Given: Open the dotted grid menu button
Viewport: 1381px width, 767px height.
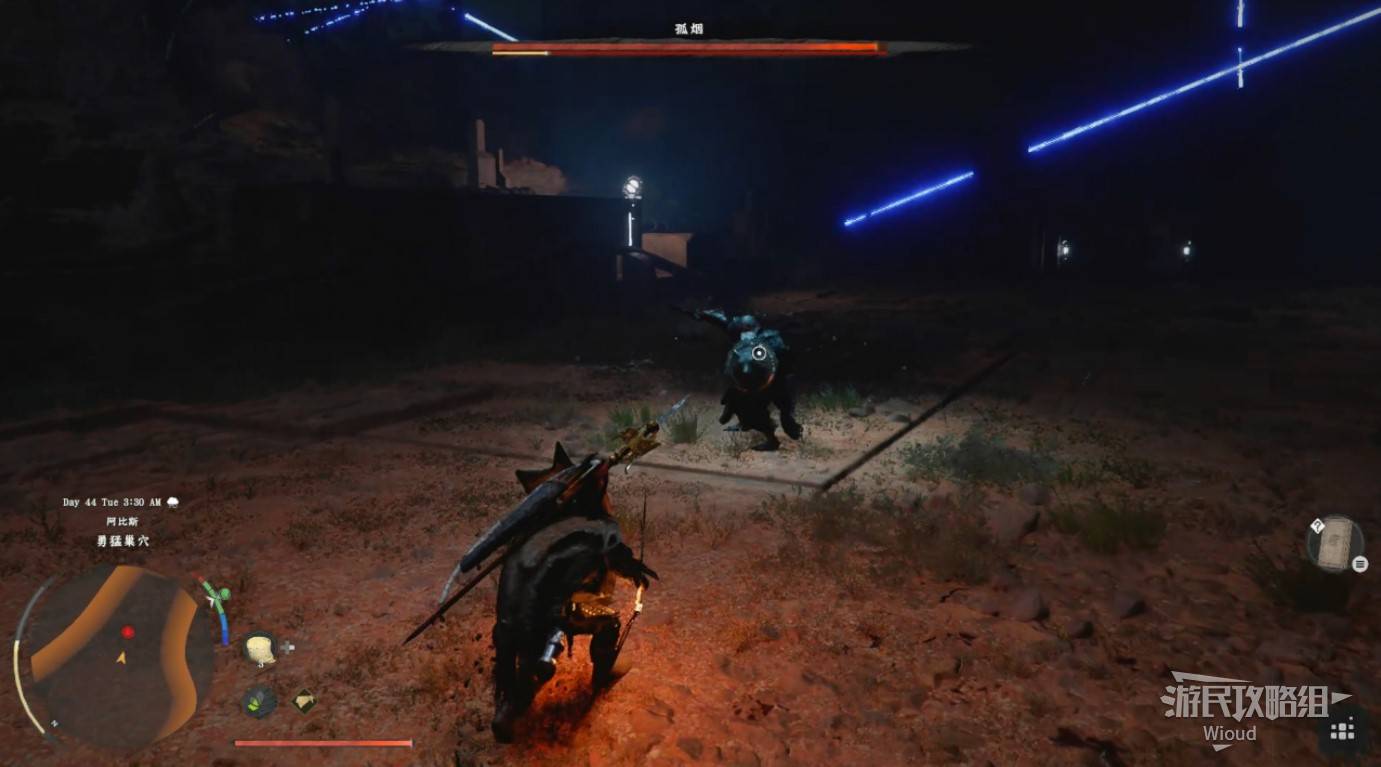Looking at the screenshot, I should (1342, 732).
